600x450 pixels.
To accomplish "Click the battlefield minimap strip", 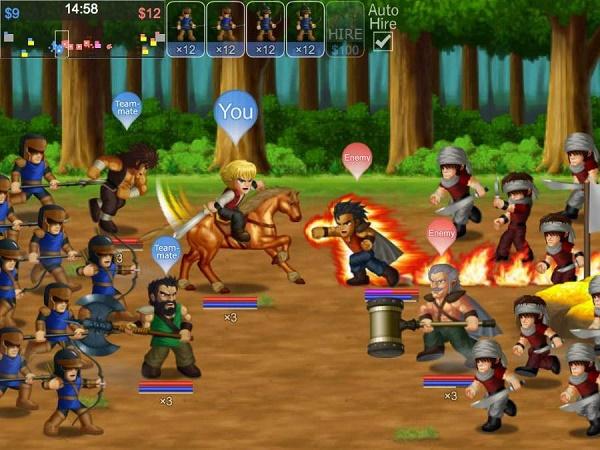I will point(83,42).
